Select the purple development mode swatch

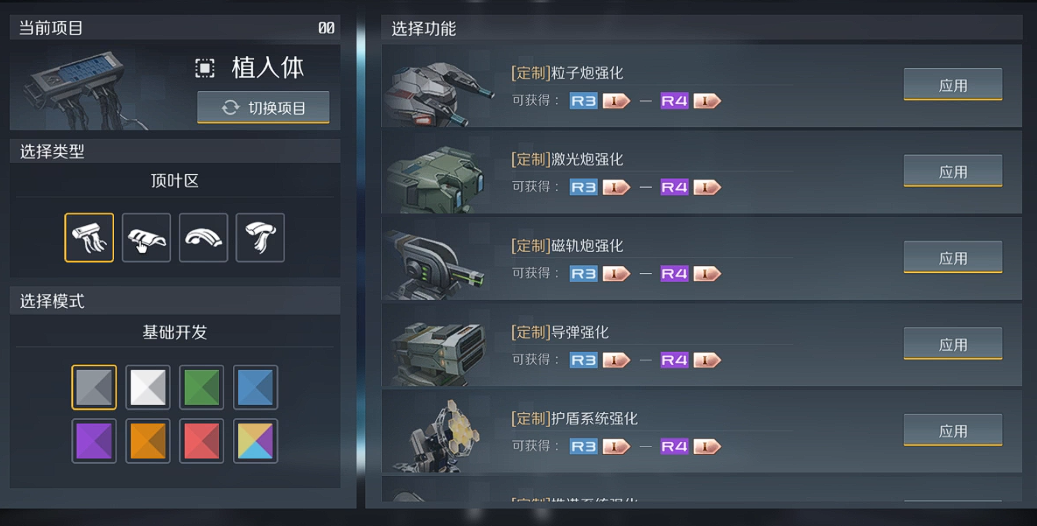[94, 441]
